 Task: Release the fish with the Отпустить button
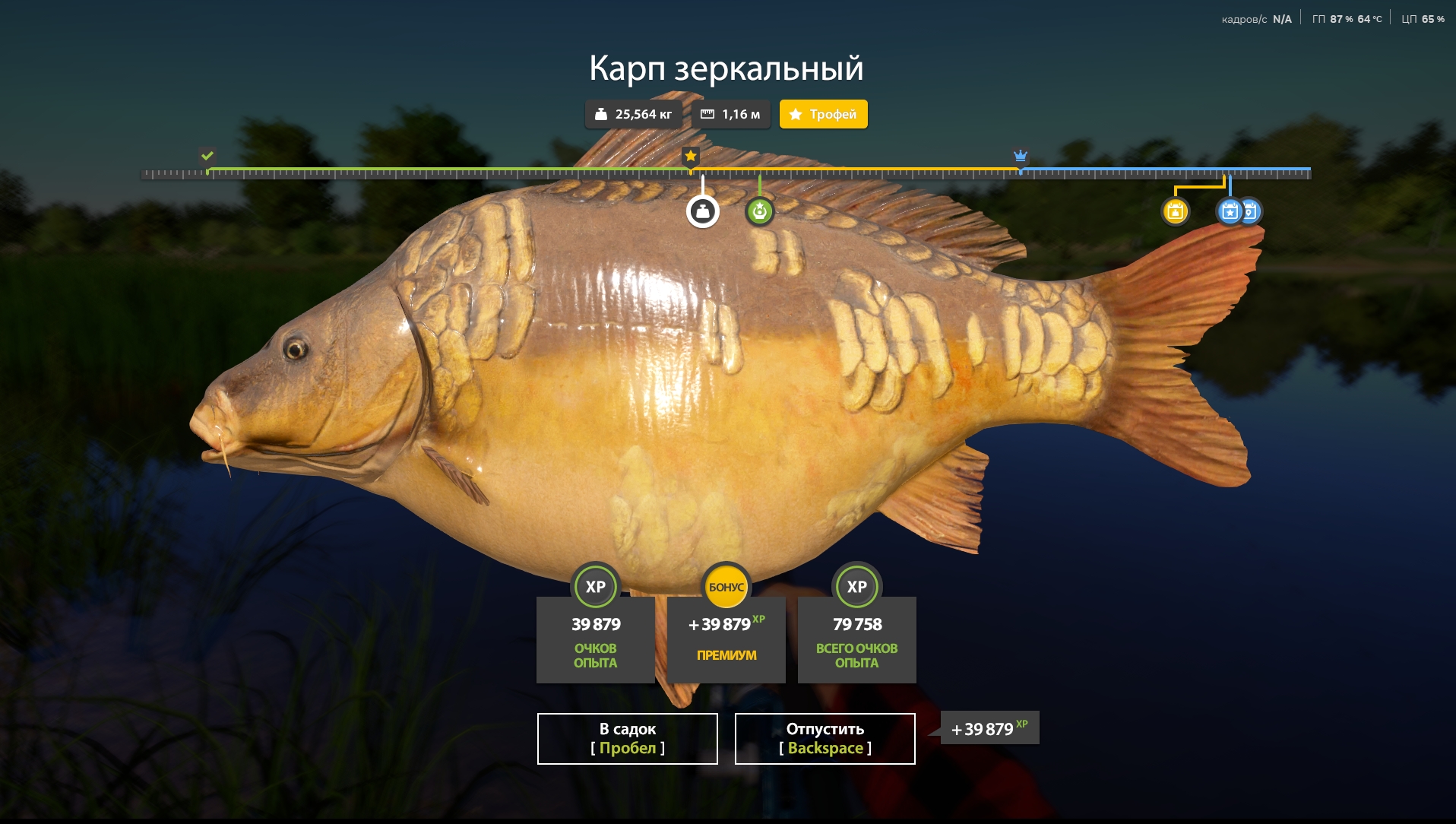(825, 738)
